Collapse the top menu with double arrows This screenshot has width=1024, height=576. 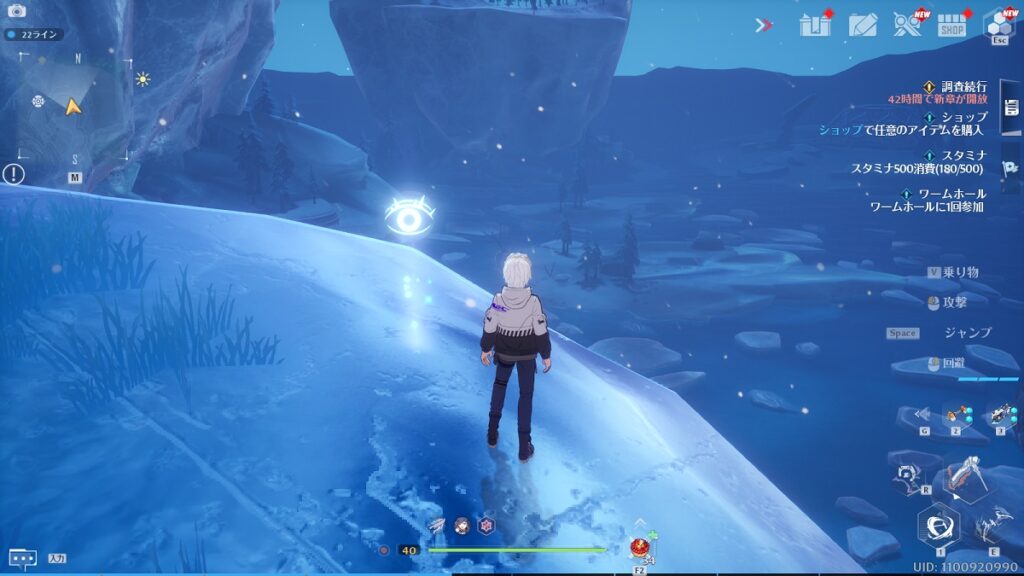pyautogui.click(x=764, y=25)
